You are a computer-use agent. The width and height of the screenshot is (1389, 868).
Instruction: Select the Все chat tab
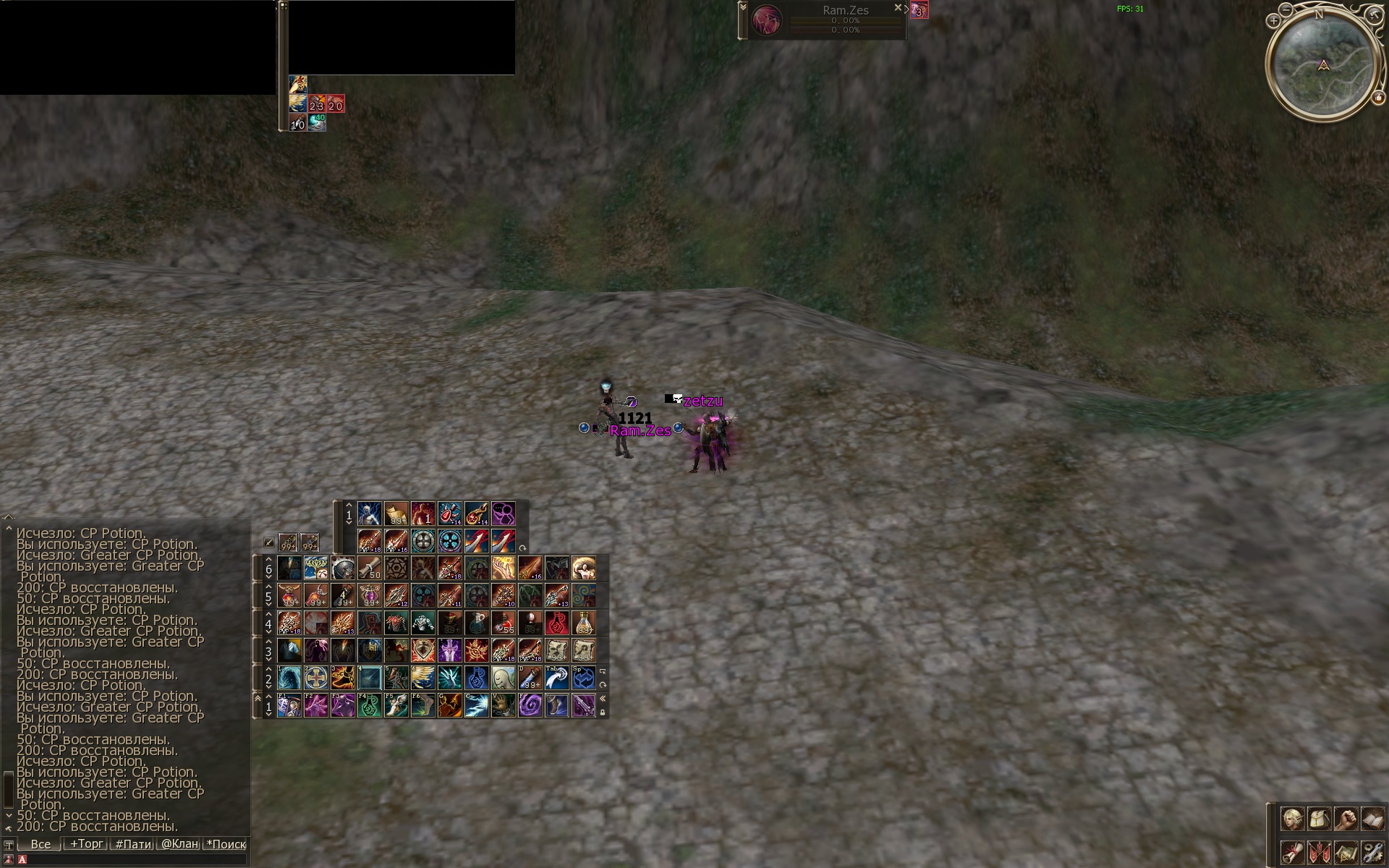41,843
